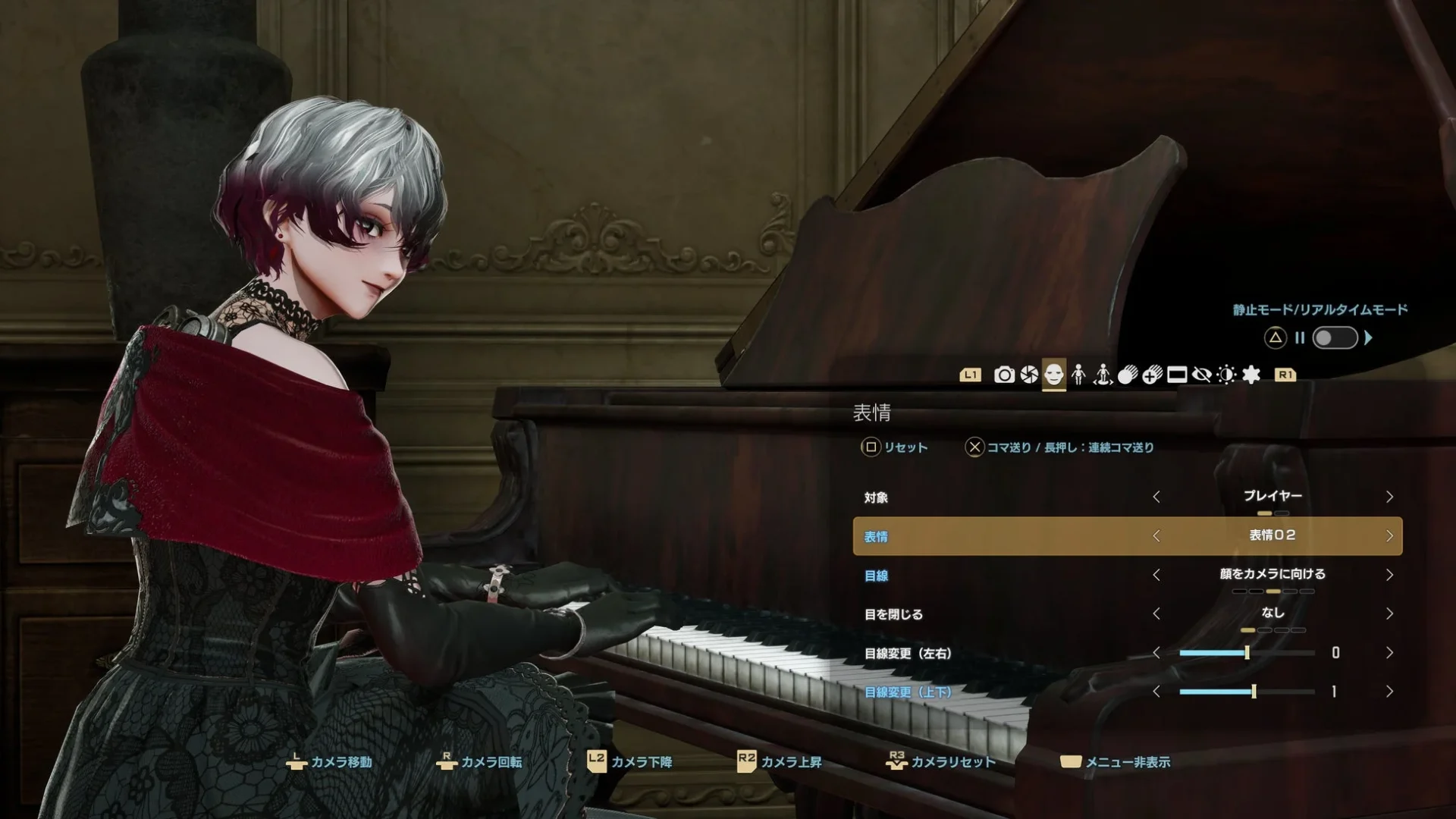Screen dimensions: 1456x819
Task: Click the hand gesture settings icon
Action: tap(1128, 375)
